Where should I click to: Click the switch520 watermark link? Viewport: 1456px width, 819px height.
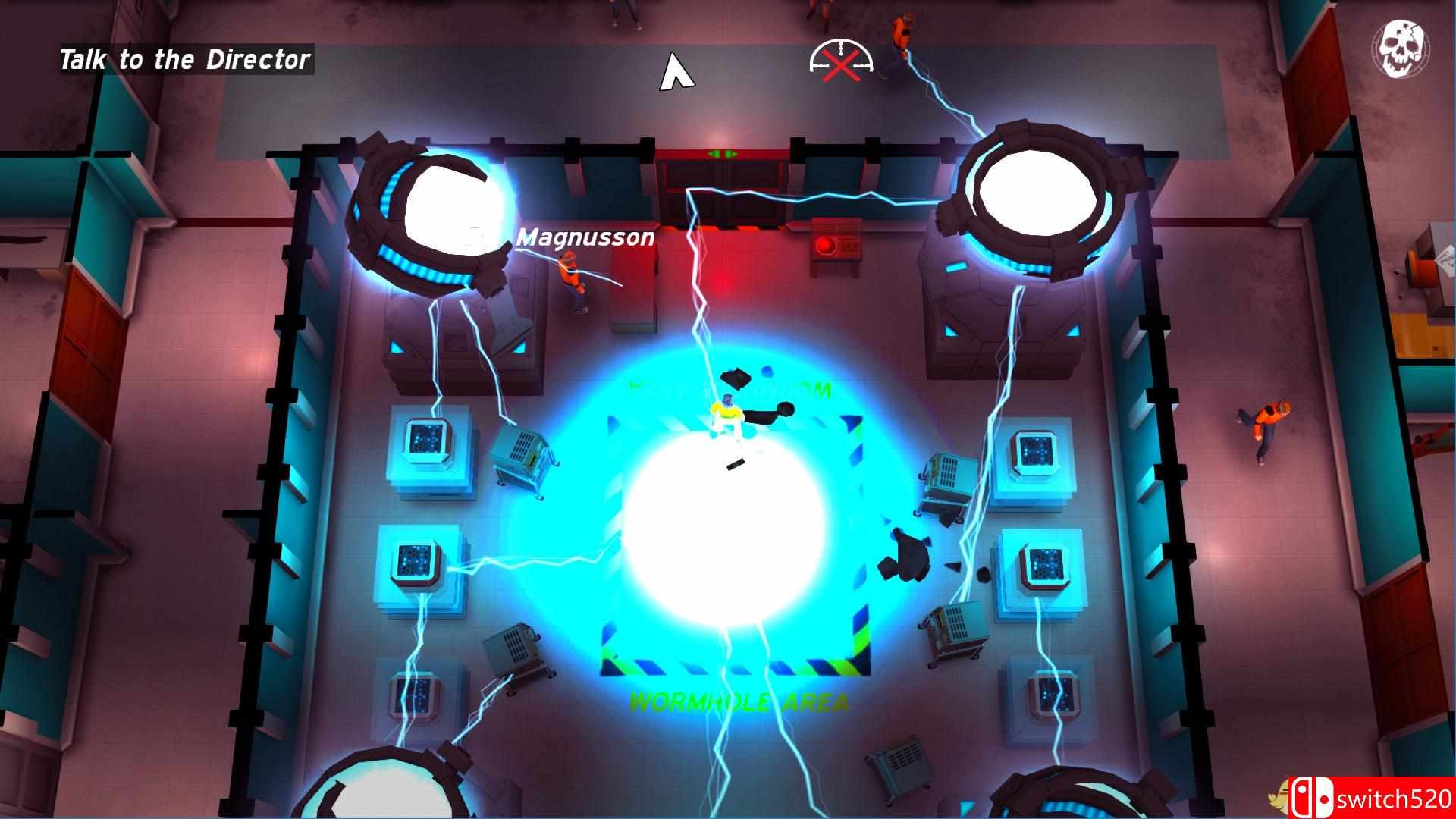(x=1395, y=799)
